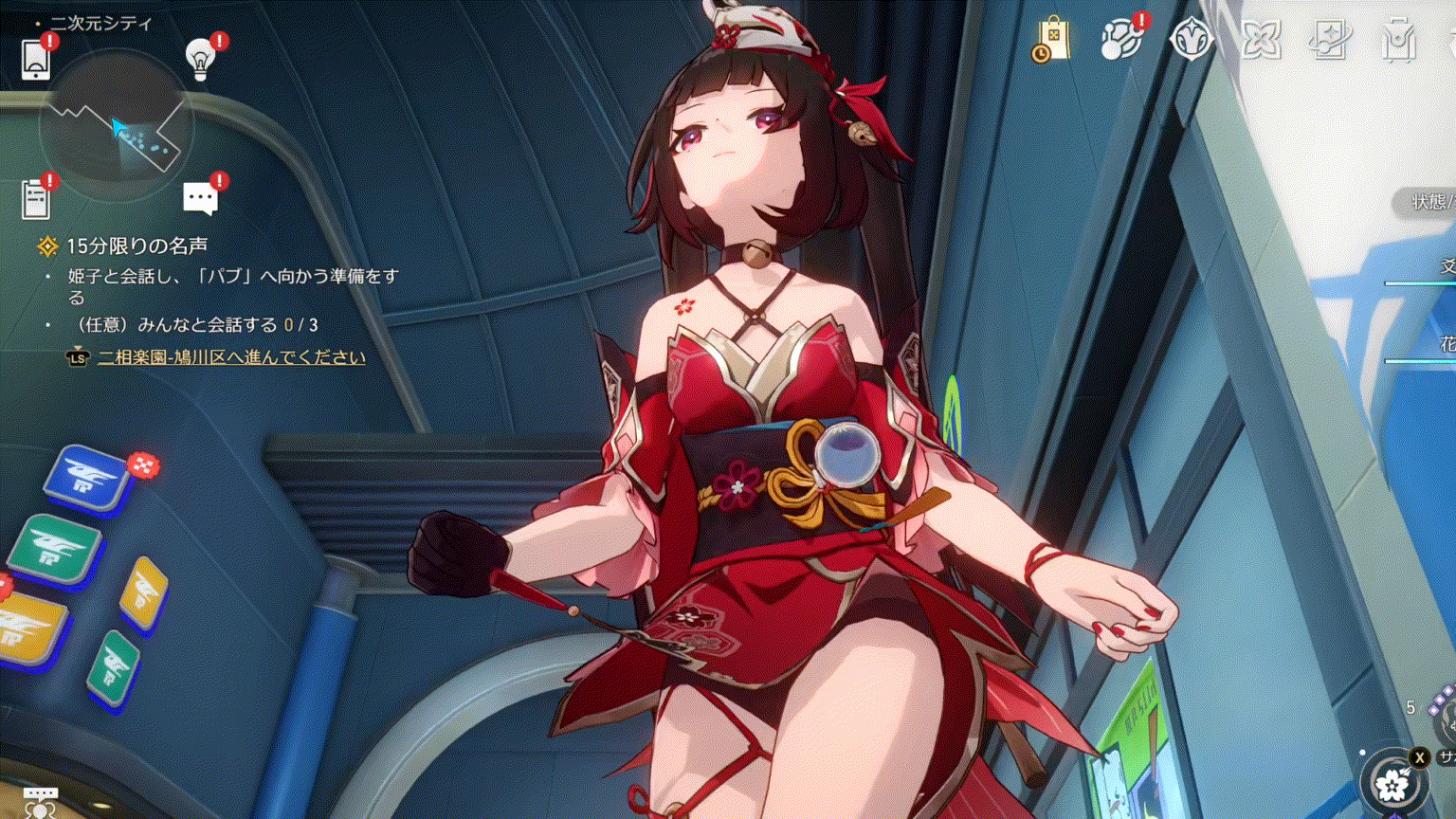
Task: Open the shopping bag store icon
Action: point(1052,41)
